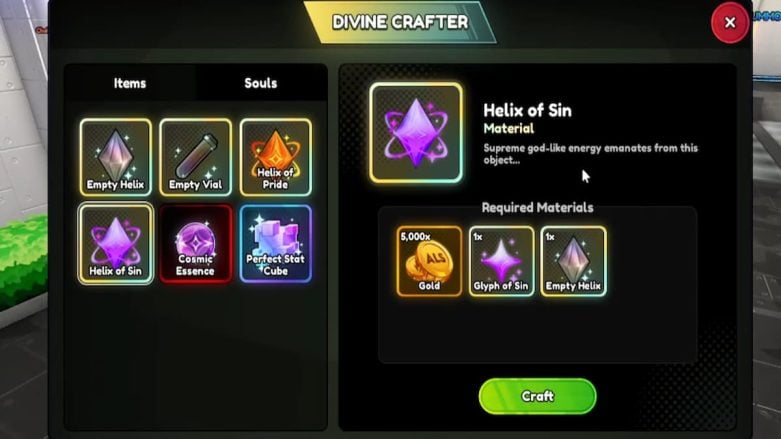The width and height of the screenshot is (781, 439).
Task: Click the Glyph of Sin required material
Action: coord(501,261)
